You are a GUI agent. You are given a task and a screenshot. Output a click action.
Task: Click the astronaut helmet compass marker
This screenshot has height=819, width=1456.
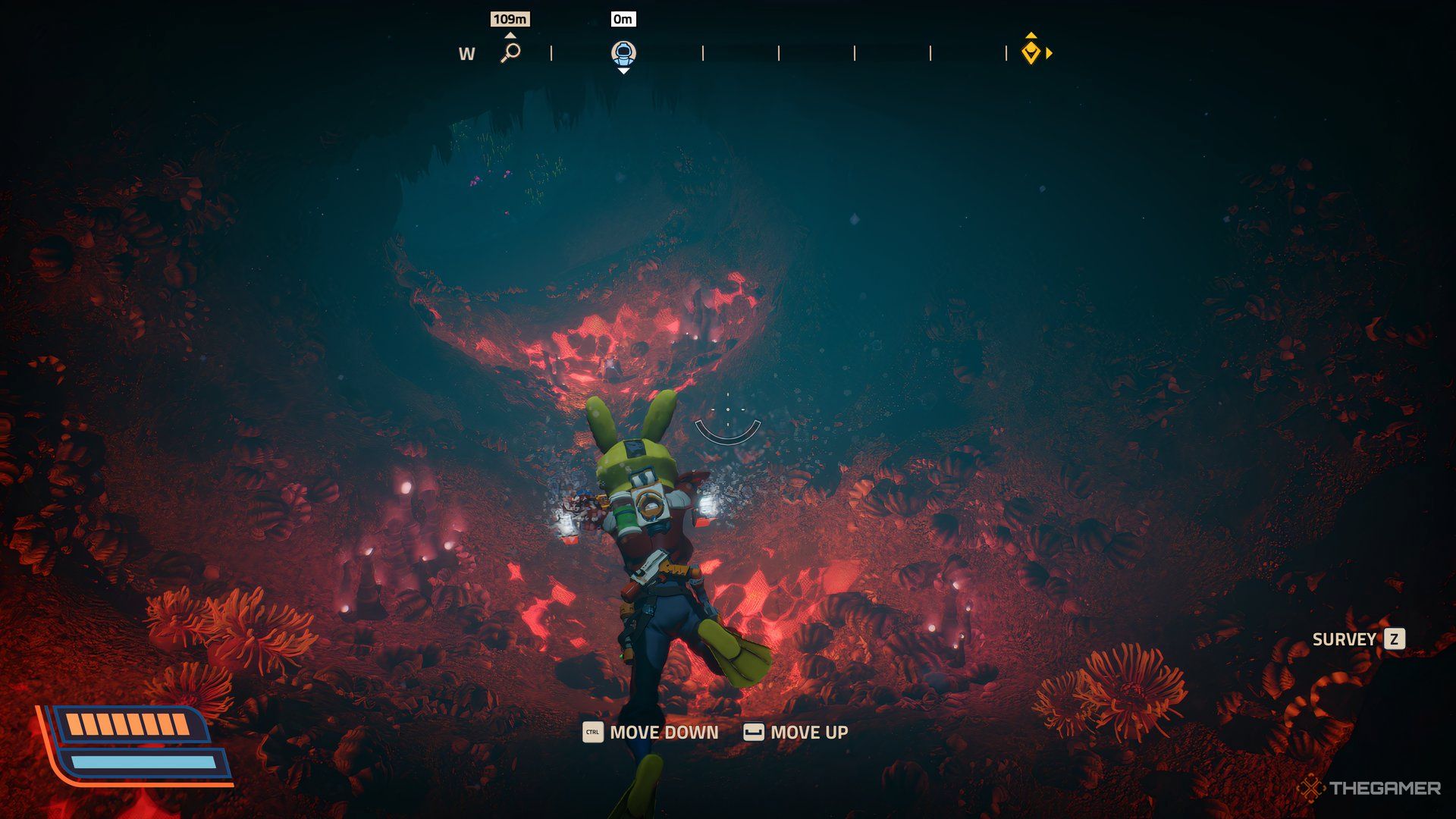click(x=623, y=53)
